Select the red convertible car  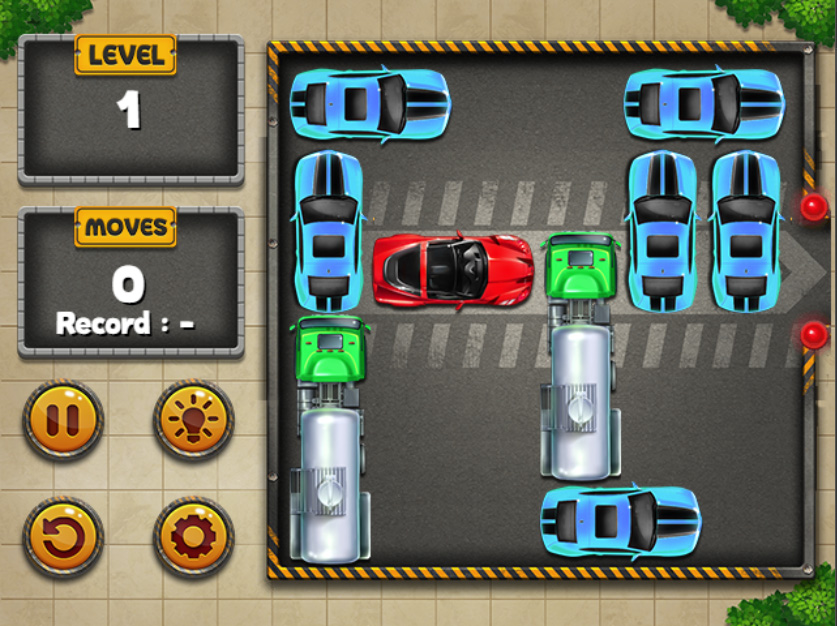click(x=452, y=270)
